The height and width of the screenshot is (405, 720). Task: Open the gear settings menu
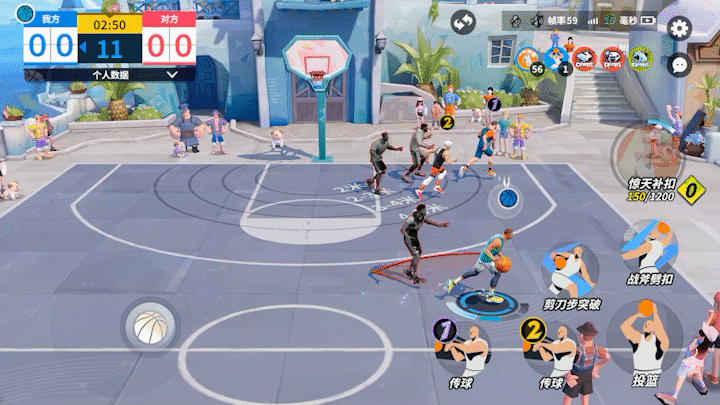[680, 28]
